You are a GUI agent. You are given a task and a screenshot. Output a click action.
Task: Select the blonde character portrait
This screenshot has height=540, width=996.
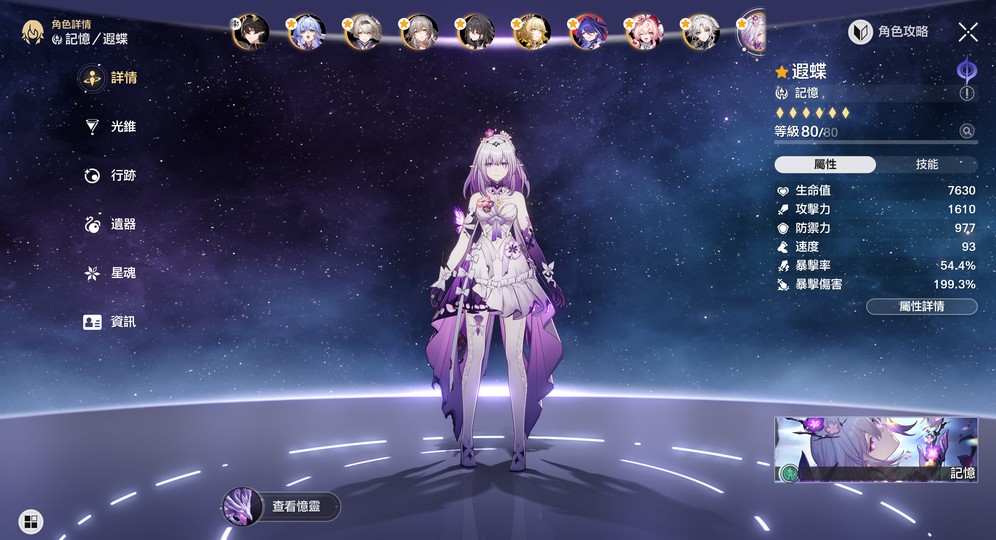531,32
